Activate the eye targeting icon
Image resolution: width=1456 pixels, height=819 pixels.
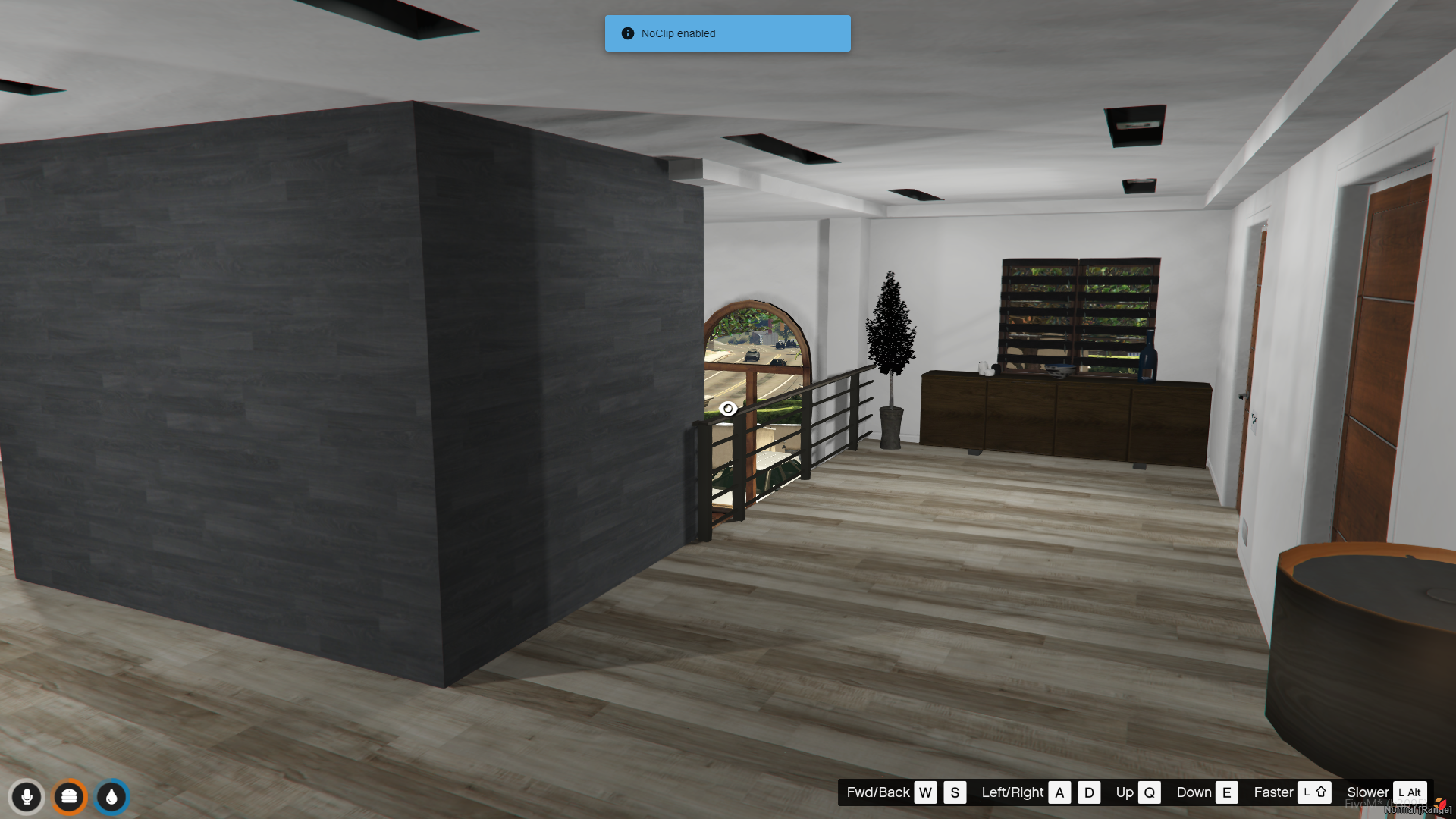click(728, 409)
